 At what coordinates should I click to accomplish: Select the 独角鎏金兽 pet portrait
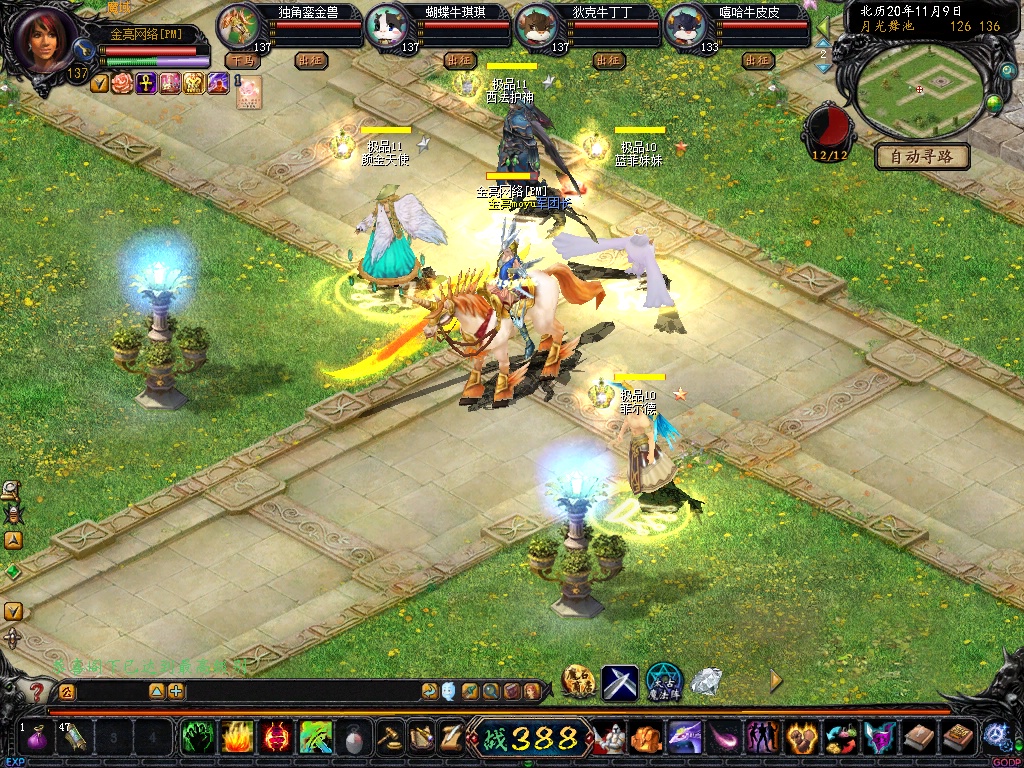pos(238,26)
